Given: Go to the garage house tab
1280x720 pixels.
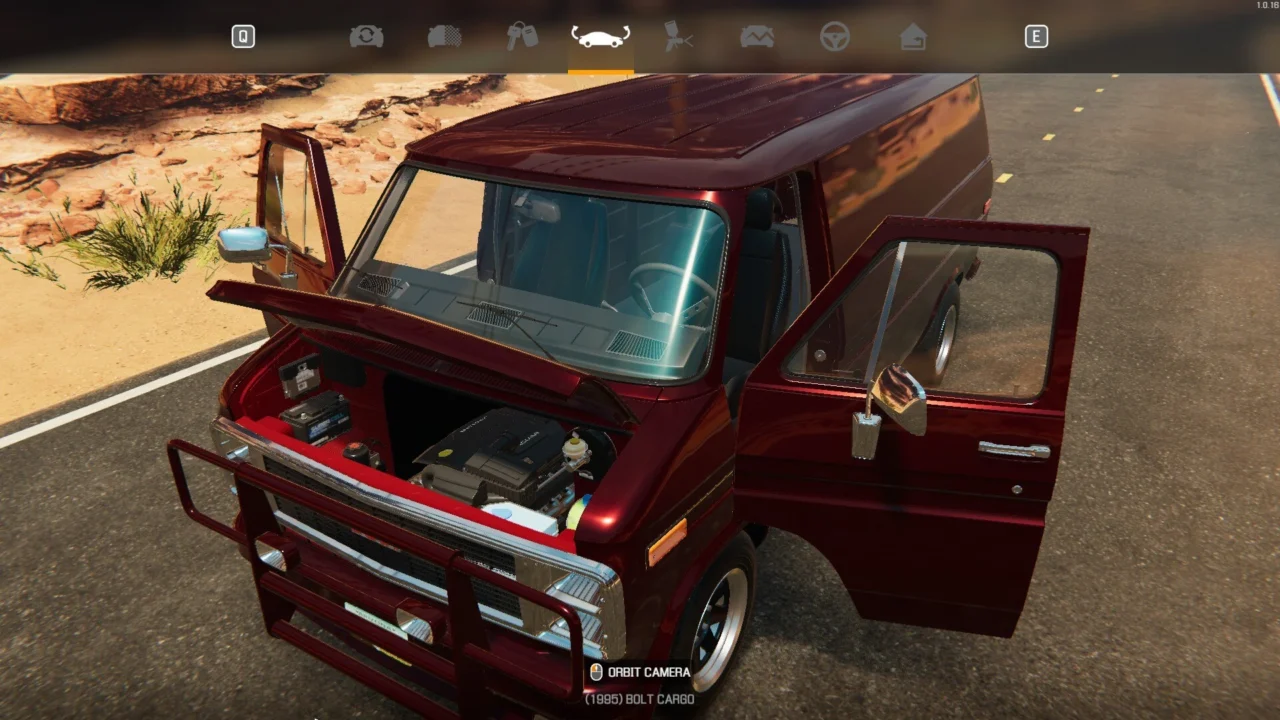Looking at the screenshot, I should point(913,37).
